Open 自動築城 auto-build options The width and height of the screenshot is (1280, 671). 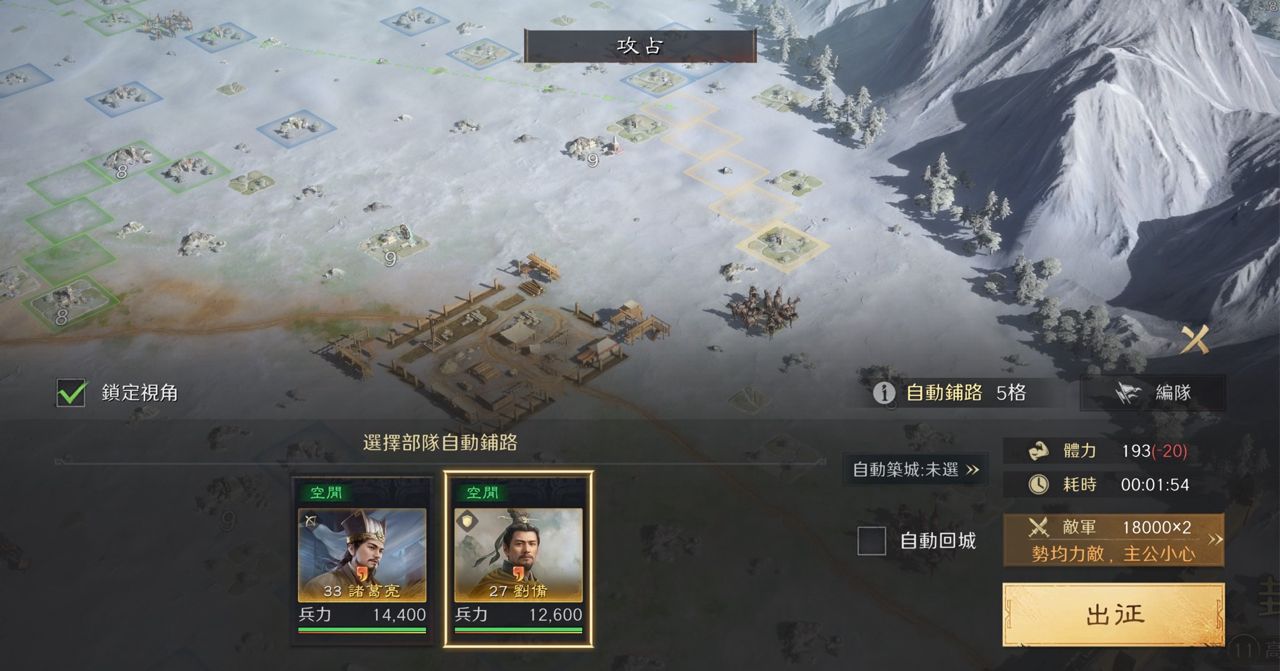point(916,469)
